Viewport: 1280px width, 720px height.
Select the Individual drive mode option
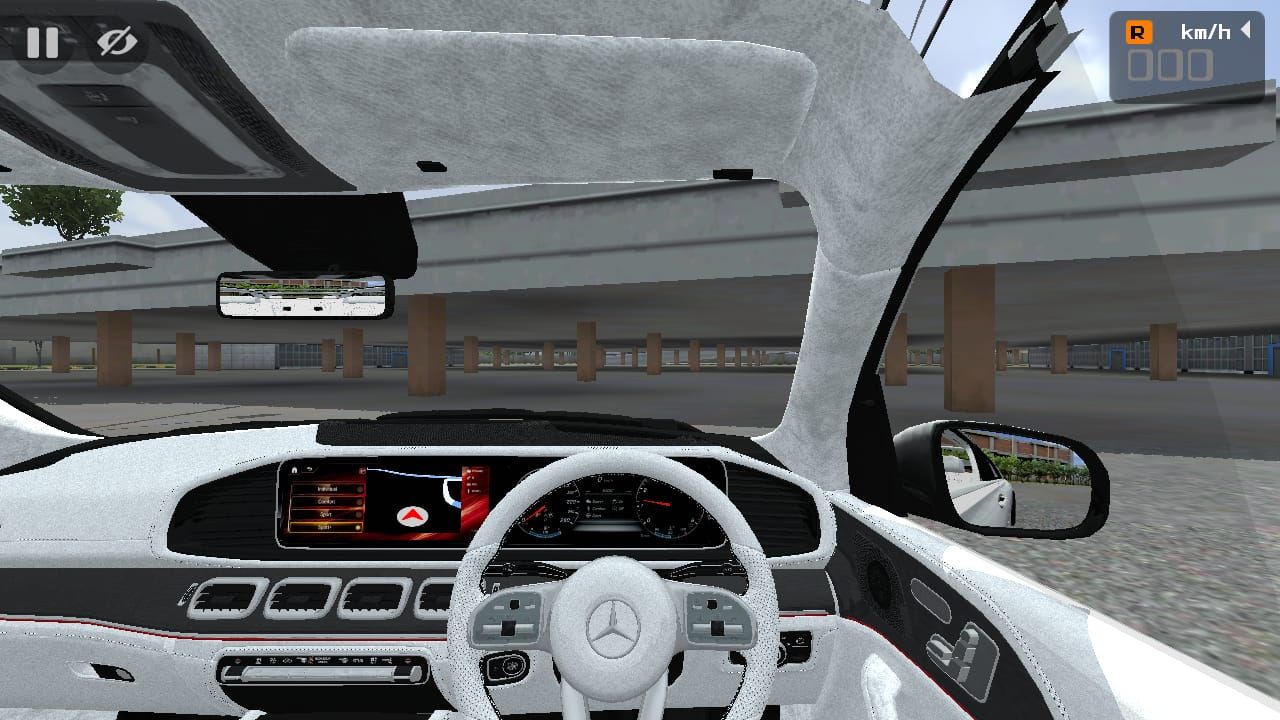[326, 489]
